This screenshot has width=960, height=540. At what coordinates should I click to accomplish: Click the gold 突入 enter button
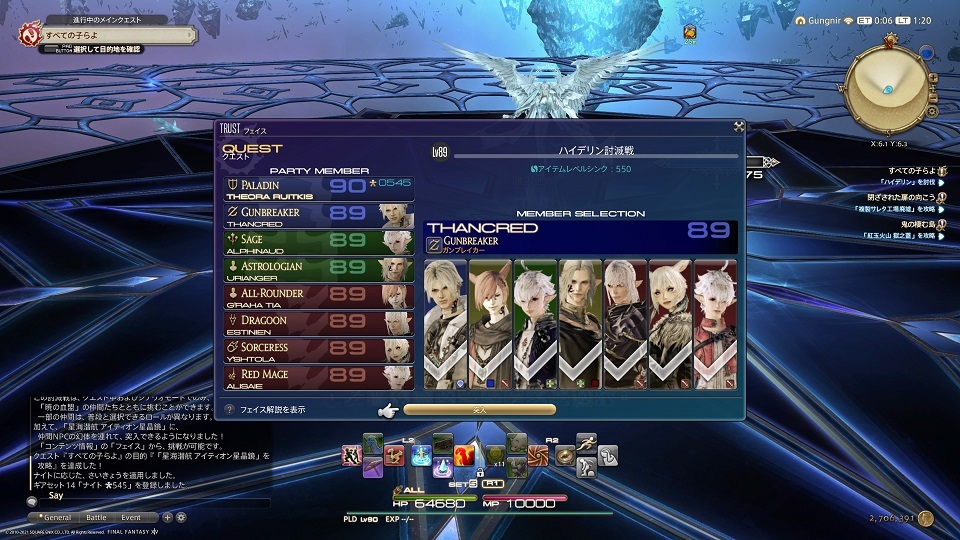[x=479, y=409]
